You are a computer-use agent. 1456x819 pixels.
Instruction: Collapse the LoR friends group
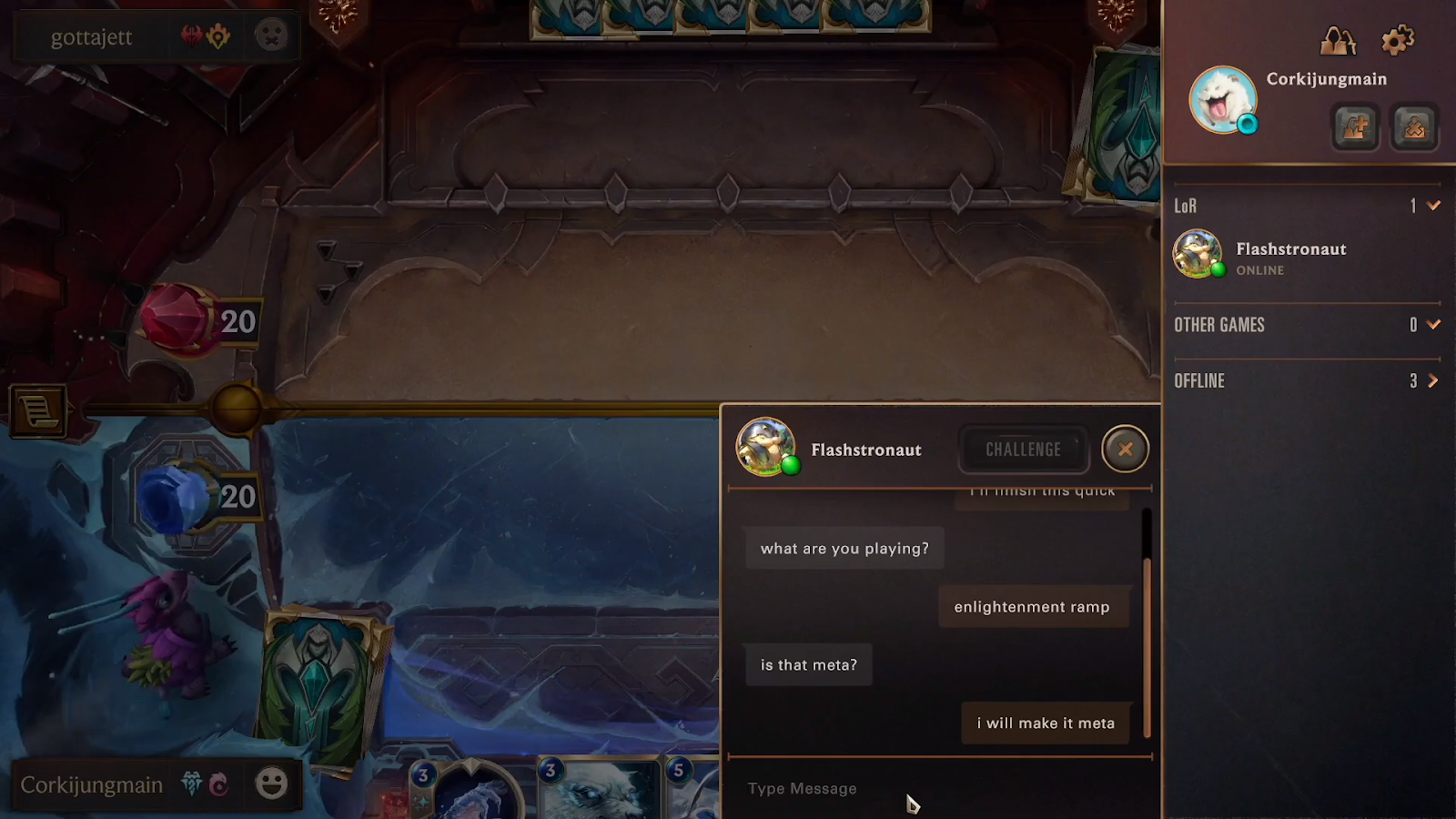1431,207
